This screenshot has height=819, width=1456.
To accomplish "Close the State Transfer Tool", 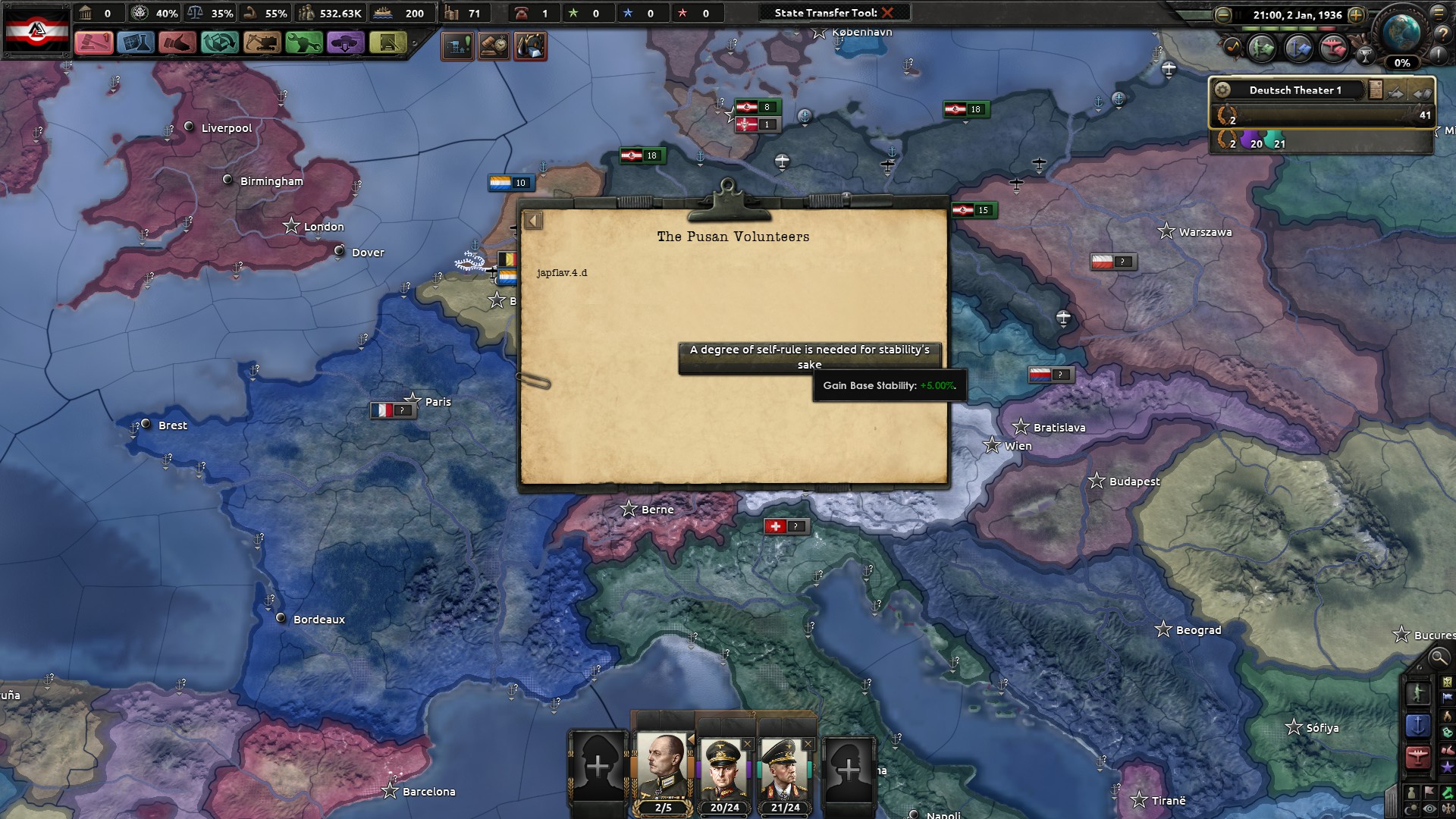I will point(887,13).
